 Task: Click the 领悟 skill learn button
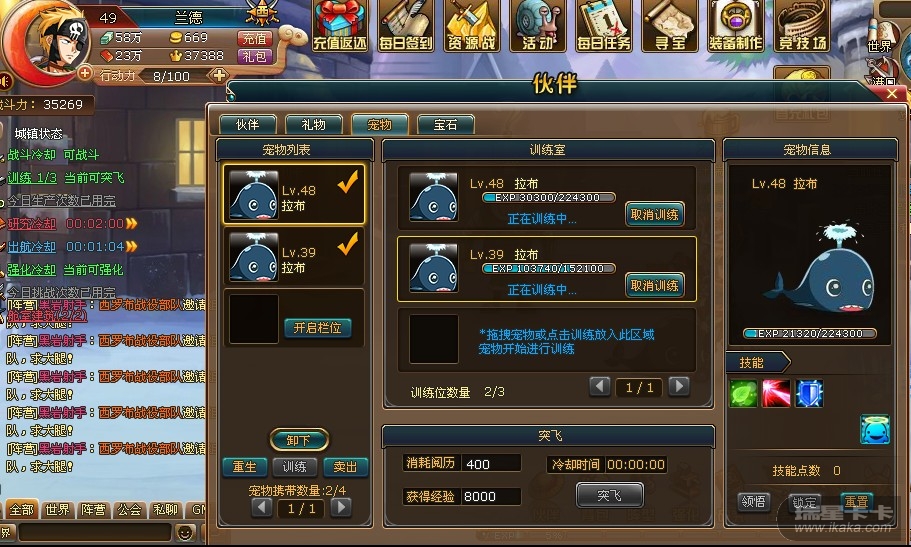[756, 501]
